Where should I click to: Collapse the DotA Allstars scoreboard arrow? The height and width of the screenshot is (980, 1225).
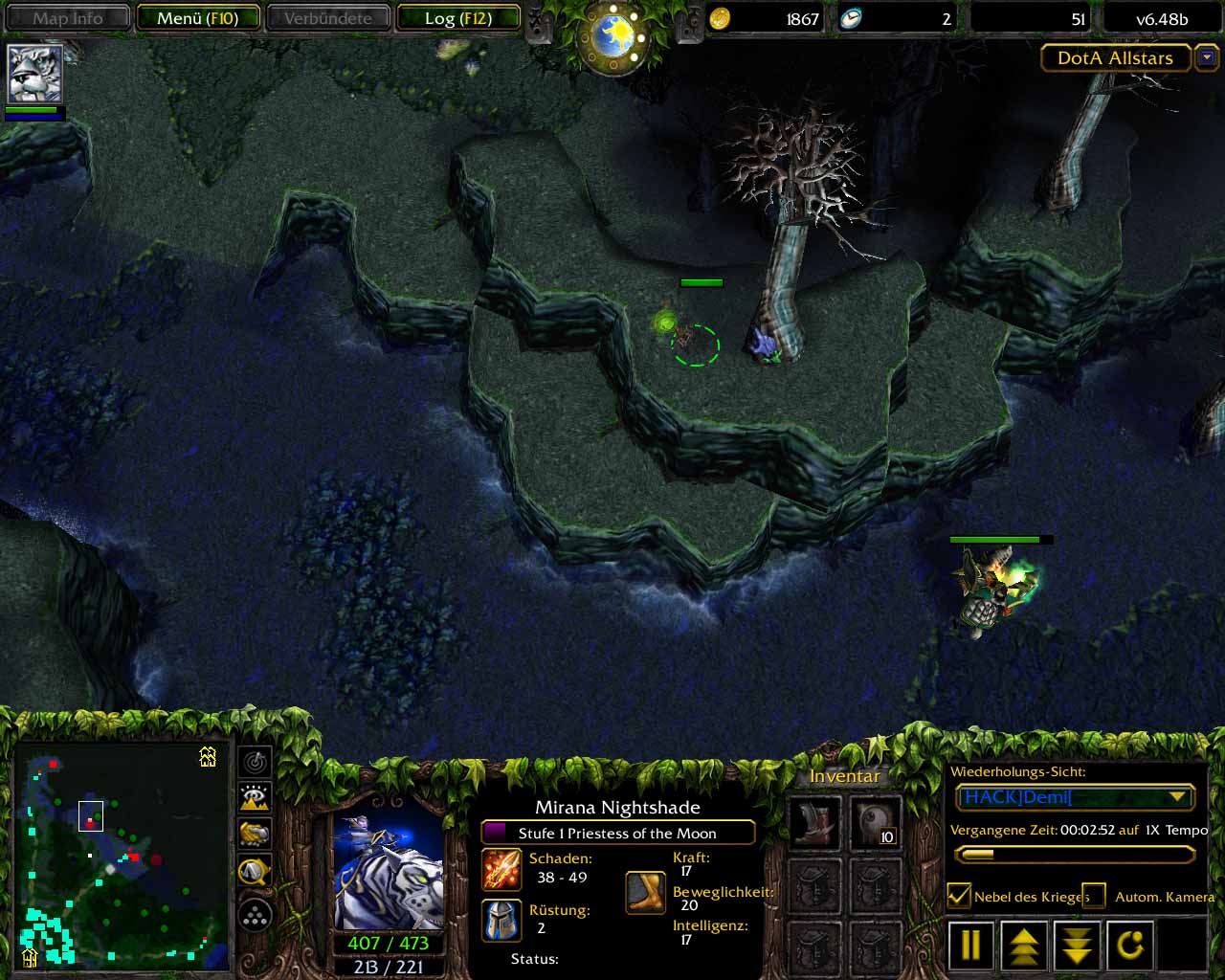pos(1207,57)
